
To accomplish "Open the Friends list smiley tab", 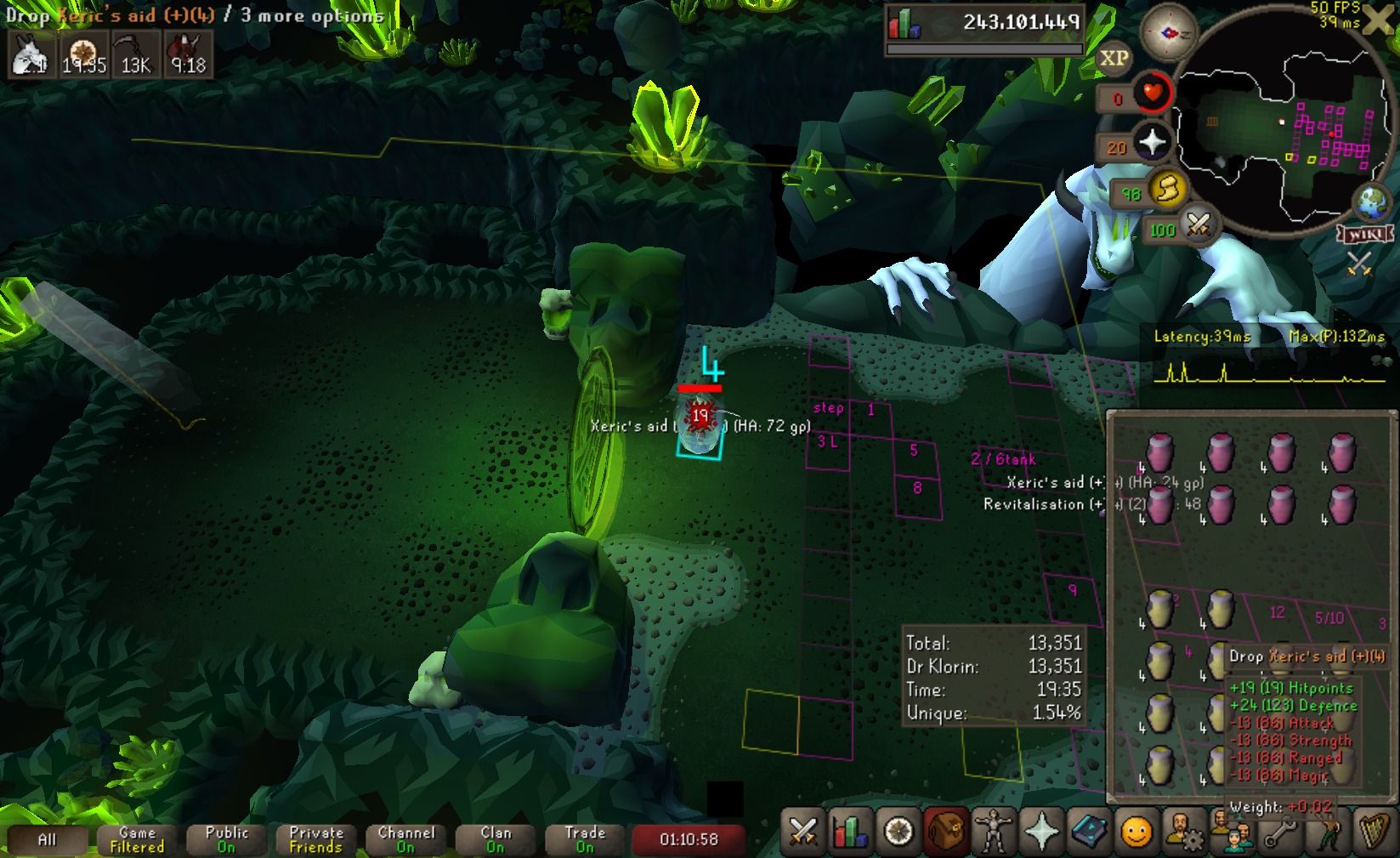I will tap(1136, 832).
